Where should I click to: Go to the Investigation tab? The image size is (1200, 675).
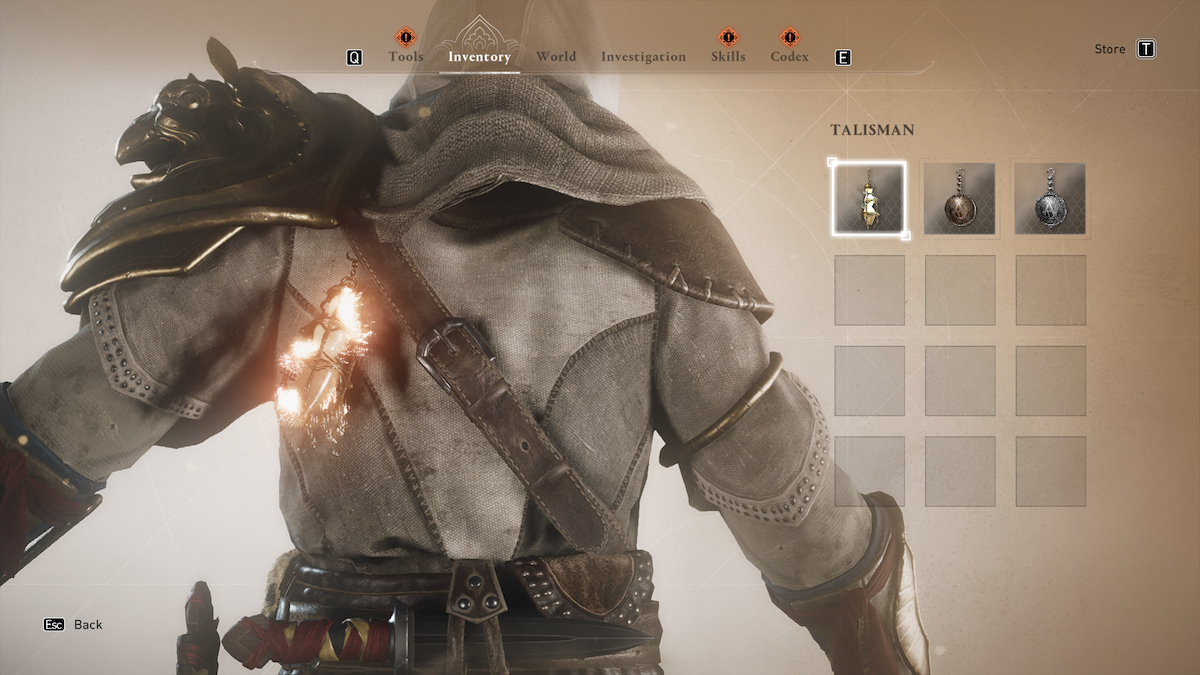(x=643, y=57)
